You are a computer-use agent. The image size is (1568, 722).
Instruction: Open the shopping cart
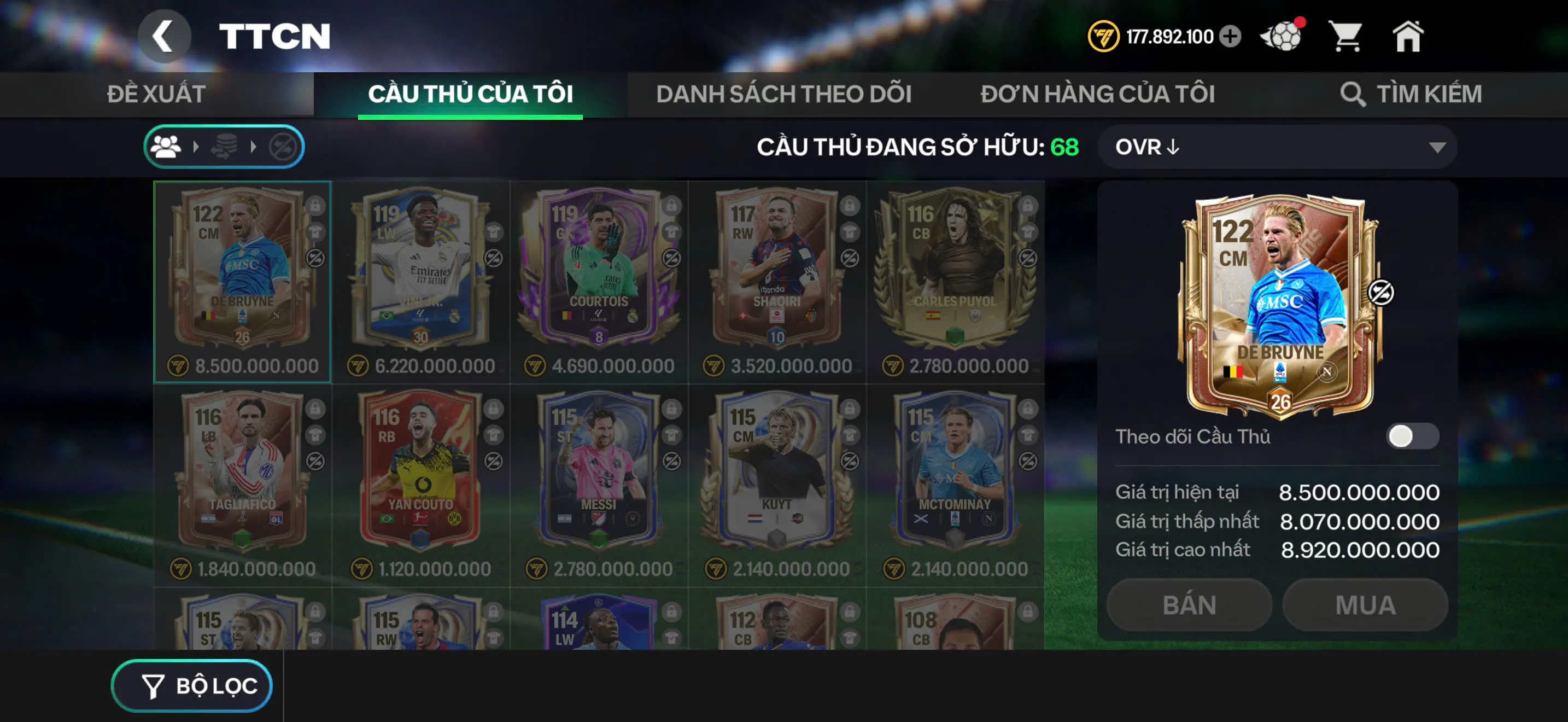(1347, 38)
